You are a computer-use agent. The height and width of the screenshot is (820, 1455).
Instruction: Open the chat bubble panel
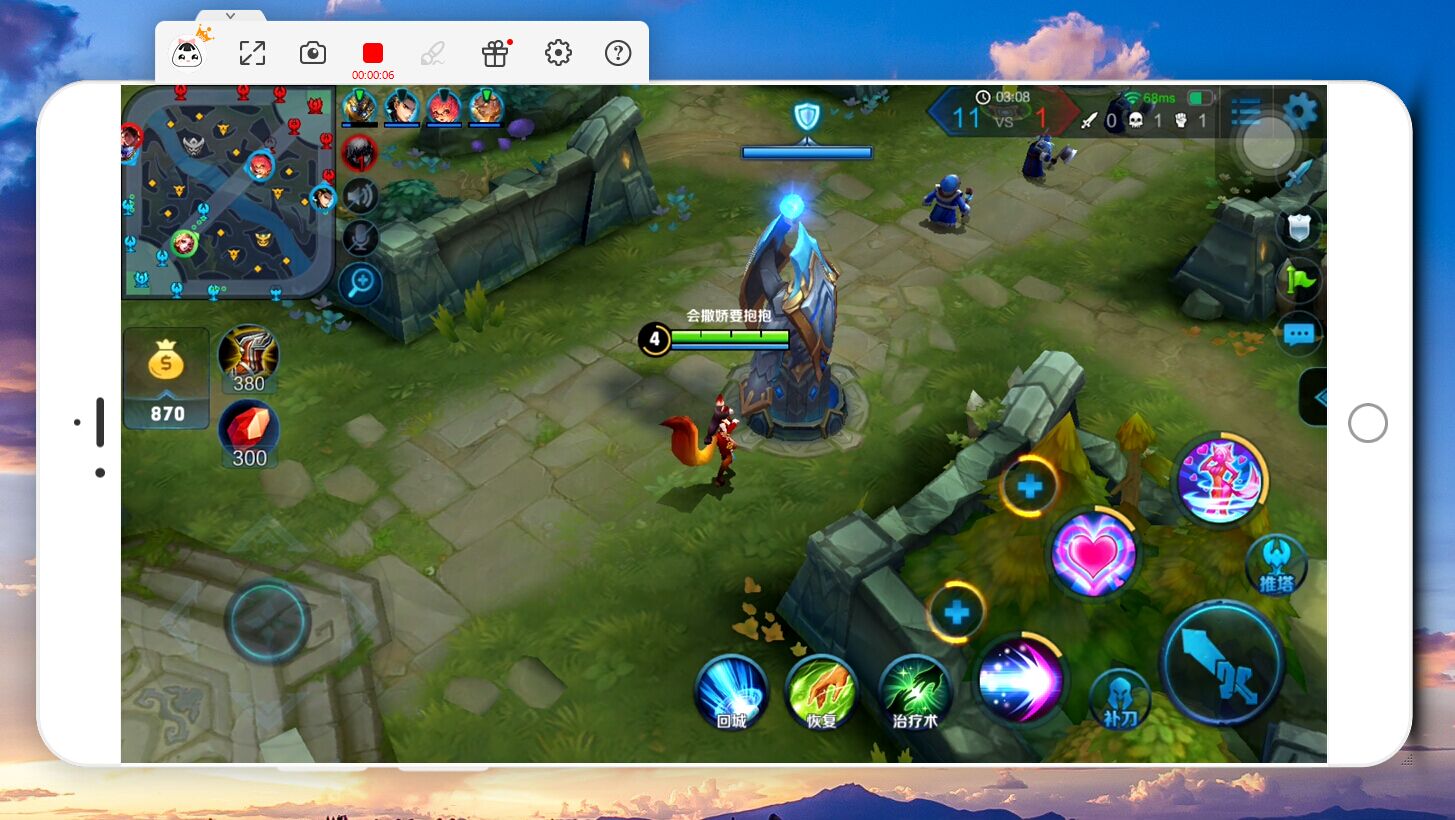click(x=1299, y=334)
